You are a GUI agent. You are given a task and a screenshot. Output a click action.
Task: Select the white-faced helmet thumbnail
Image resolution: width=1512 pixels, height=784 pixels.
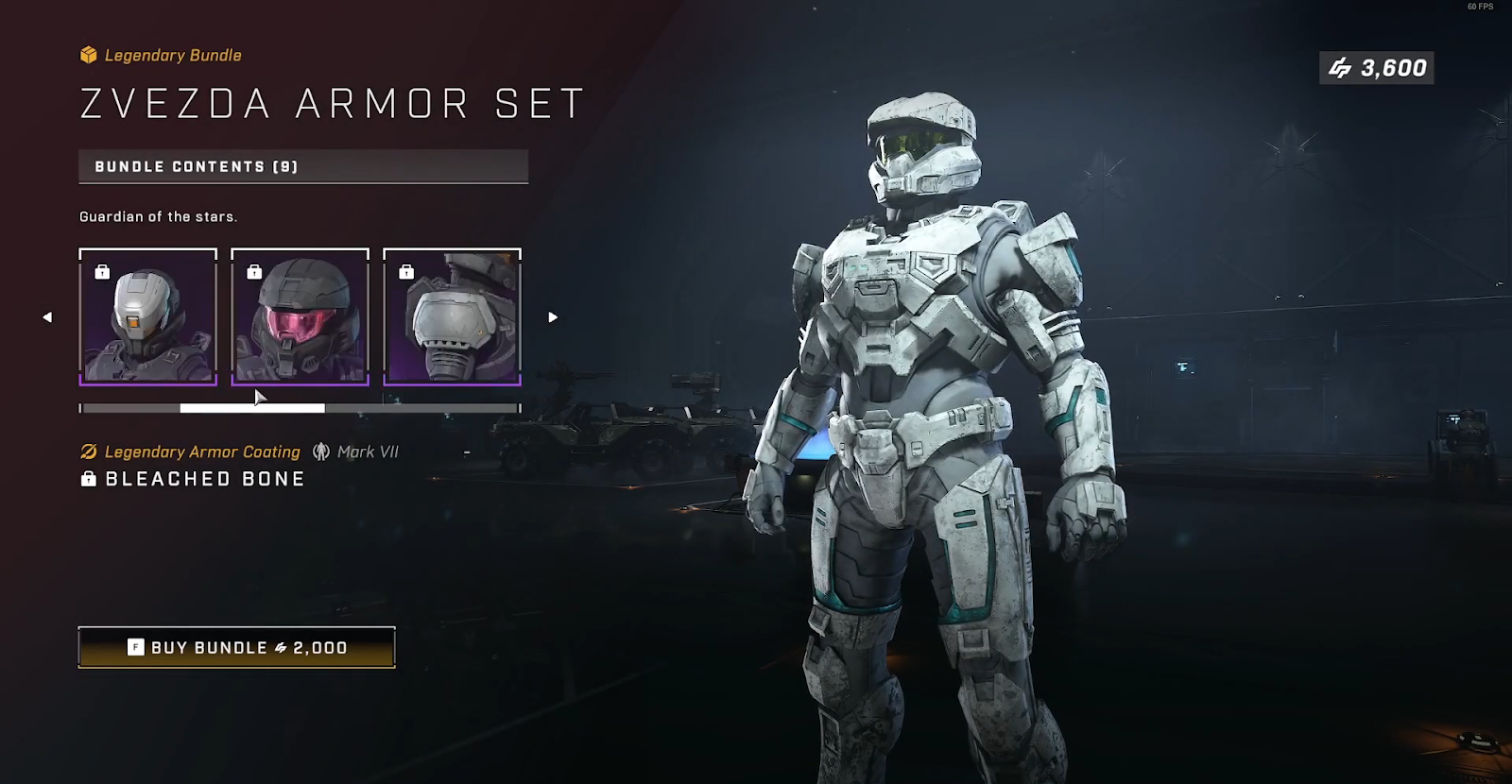tap(148, 317)
